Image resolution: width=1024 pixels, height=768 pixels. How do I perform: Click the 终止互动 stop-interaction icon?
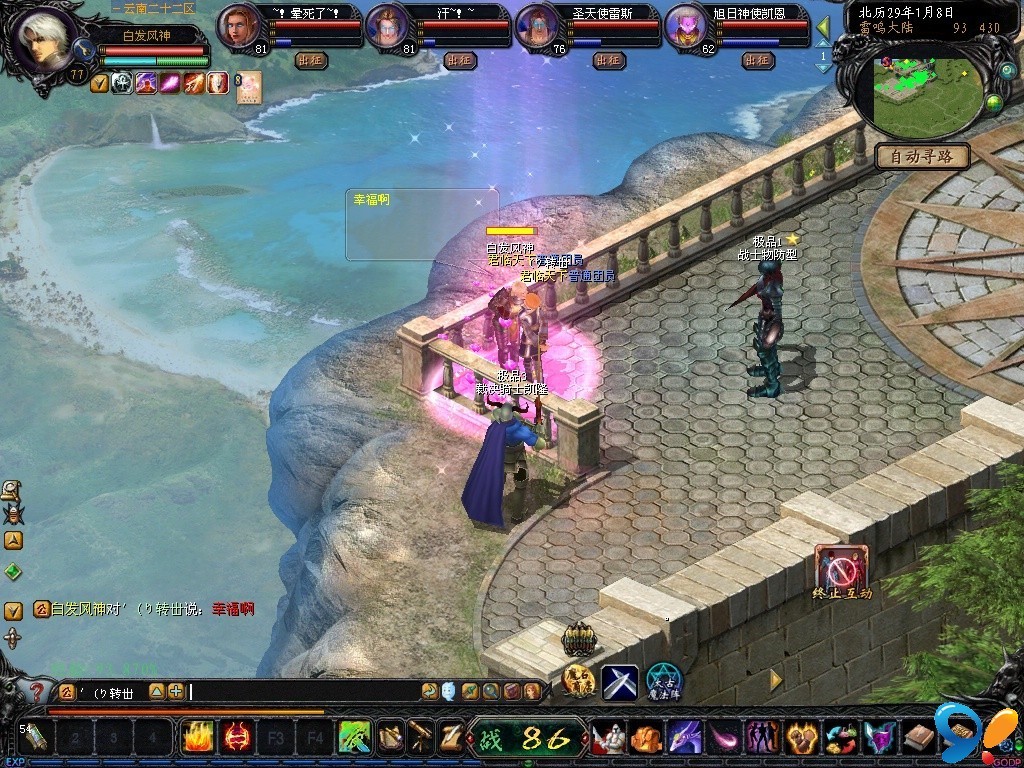(841, 567)
